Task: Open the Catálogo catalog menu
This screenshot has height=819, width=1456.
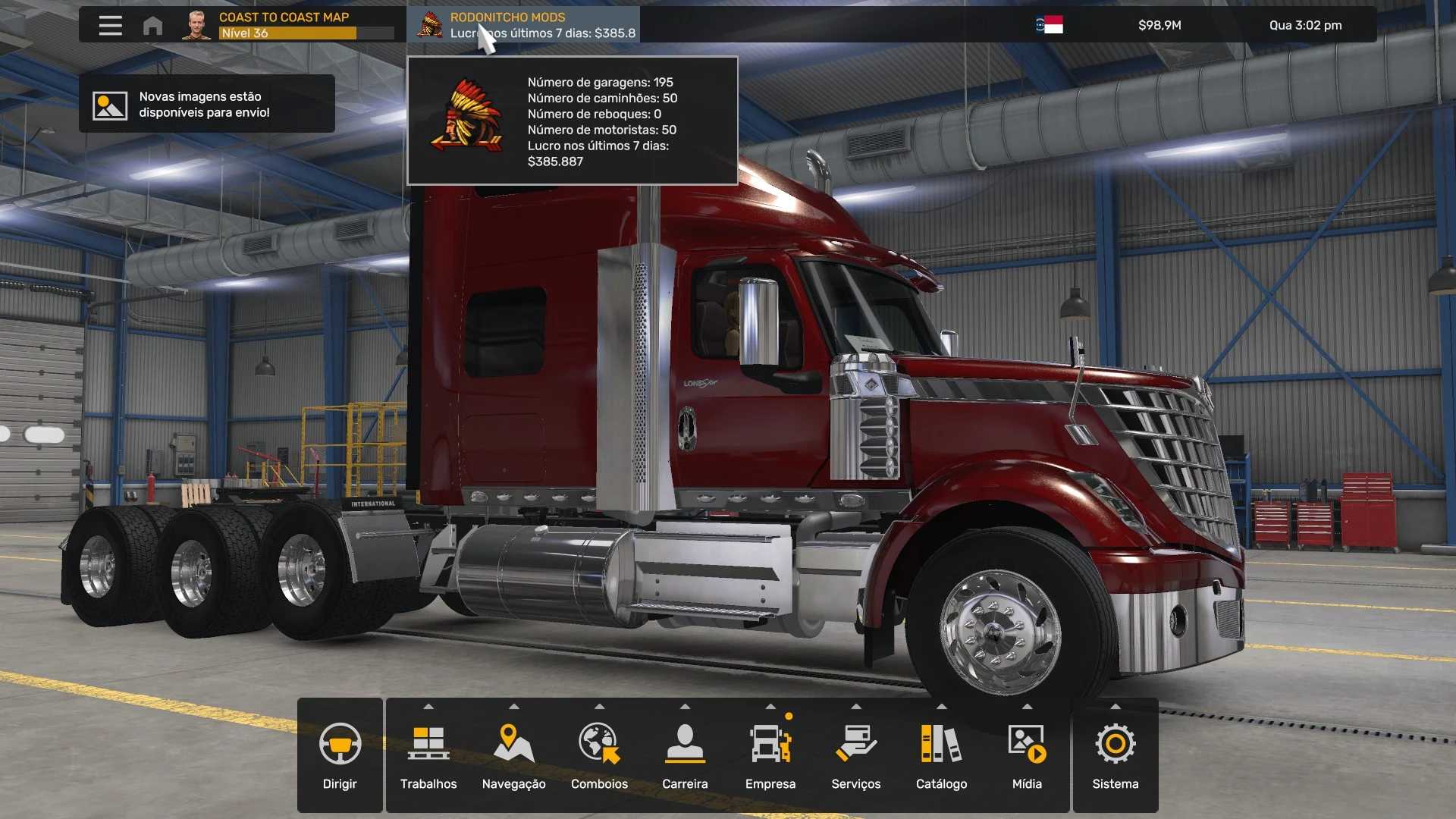Action: [941, 755]
